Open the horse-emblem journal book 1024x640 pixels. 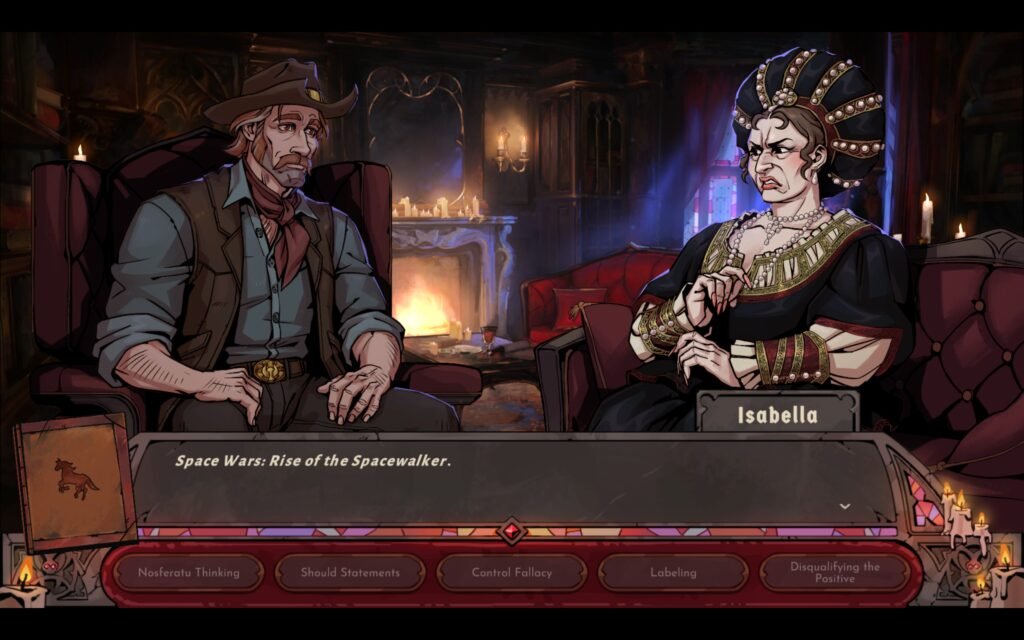coord(76,482)
